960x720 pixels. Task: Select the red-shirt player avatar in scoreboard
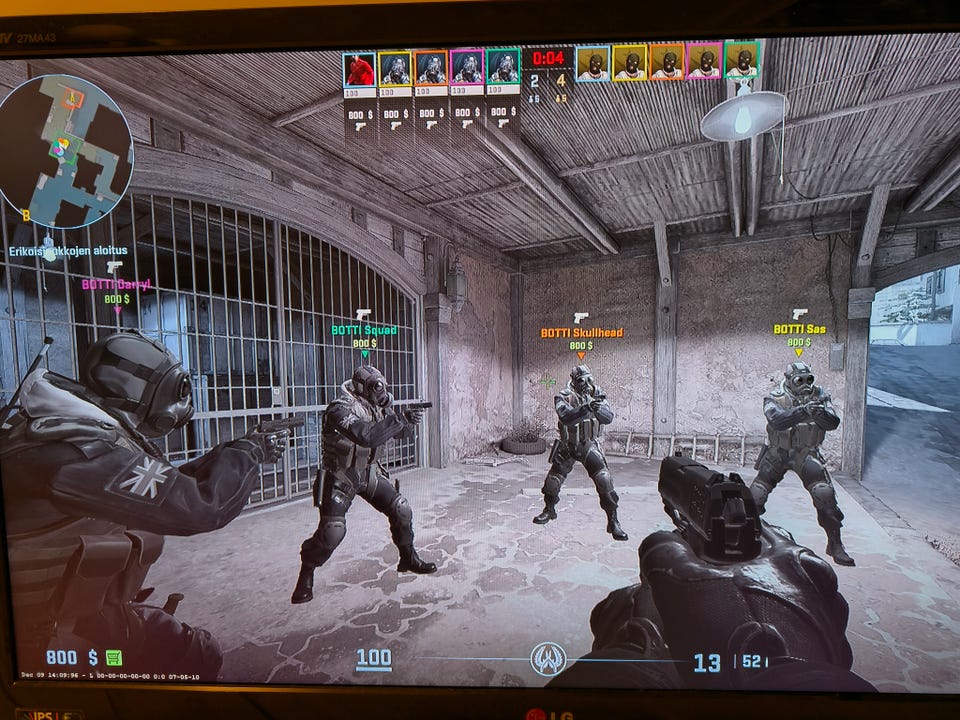click(x=360, y=69)
